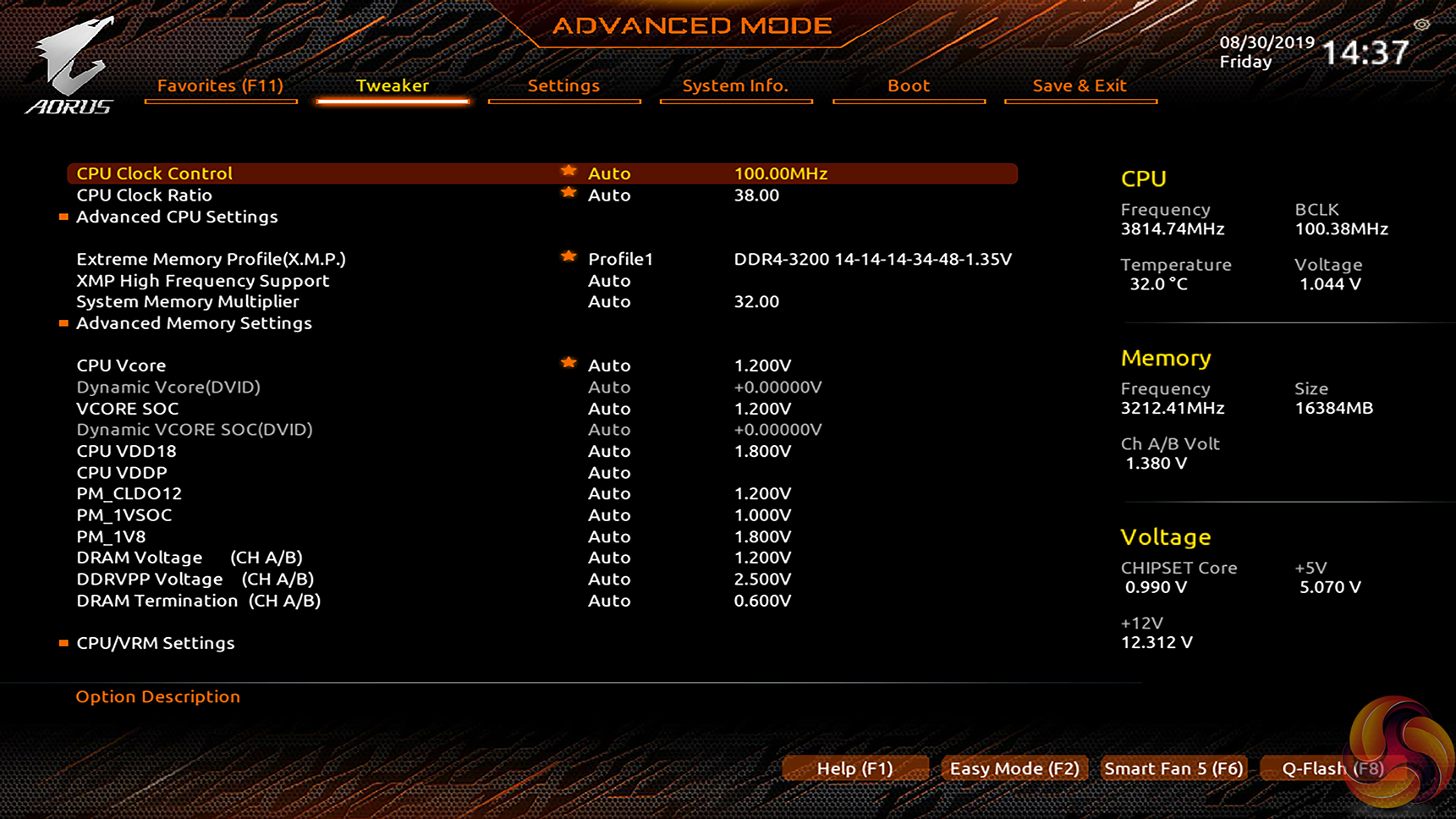Switch to the Favorites (F11) tab
Screen dimensions: 1456x819
(220, 85)
